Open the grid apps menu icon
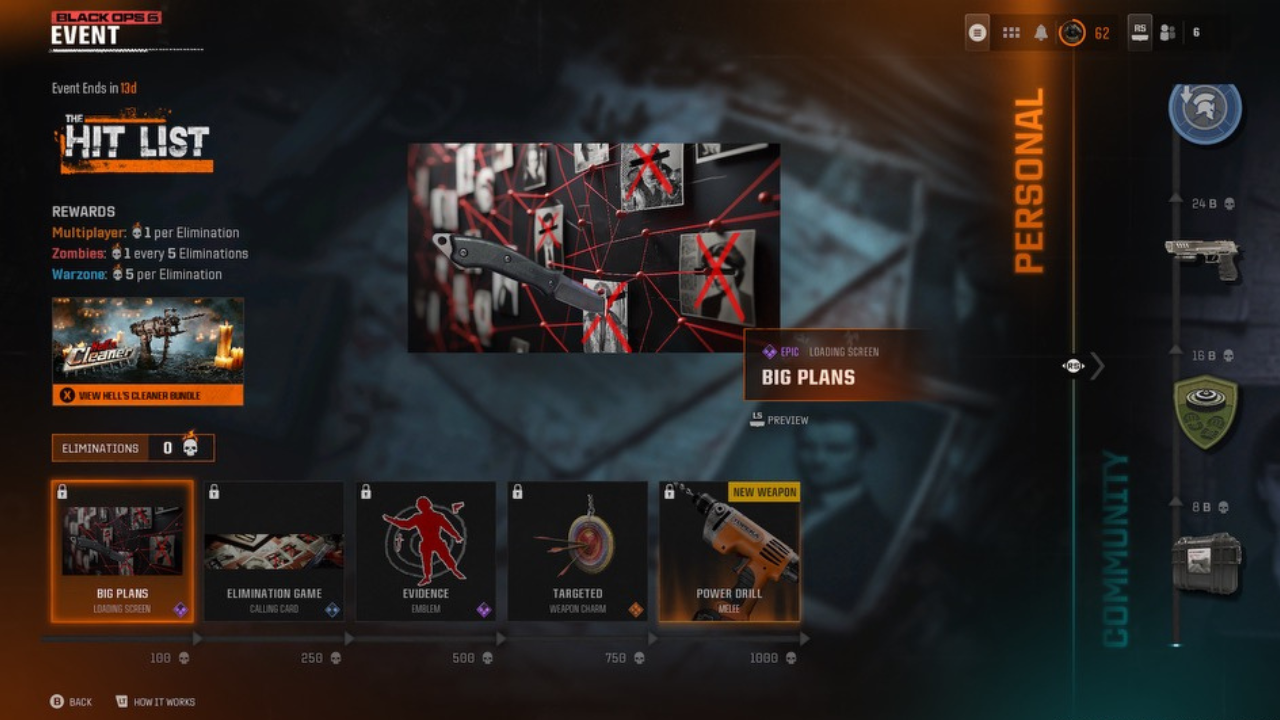The image size is (1280, 720). [x=1011, y=33]
